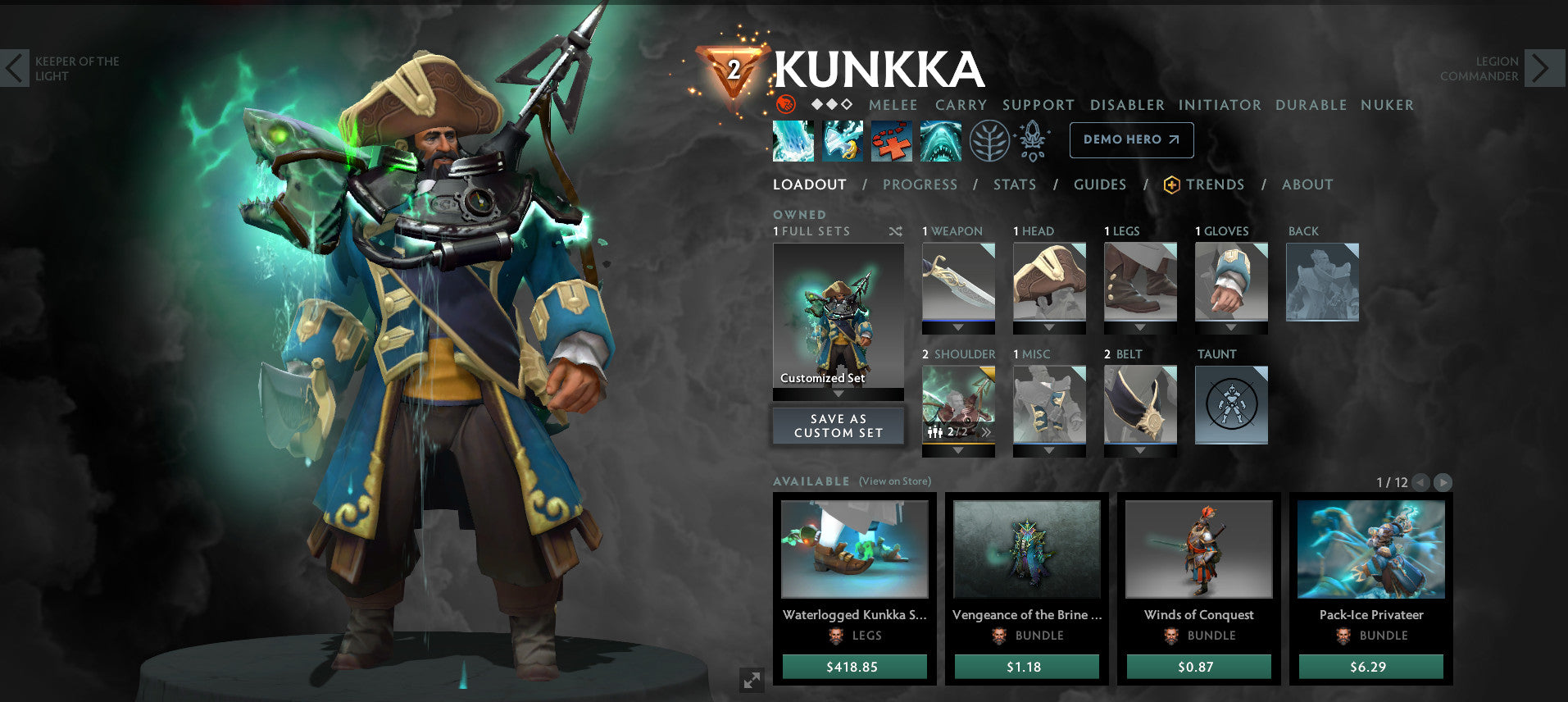Click the expand portrait icon near bottom left
1568x702 pixels.
[x=751, y=679]
